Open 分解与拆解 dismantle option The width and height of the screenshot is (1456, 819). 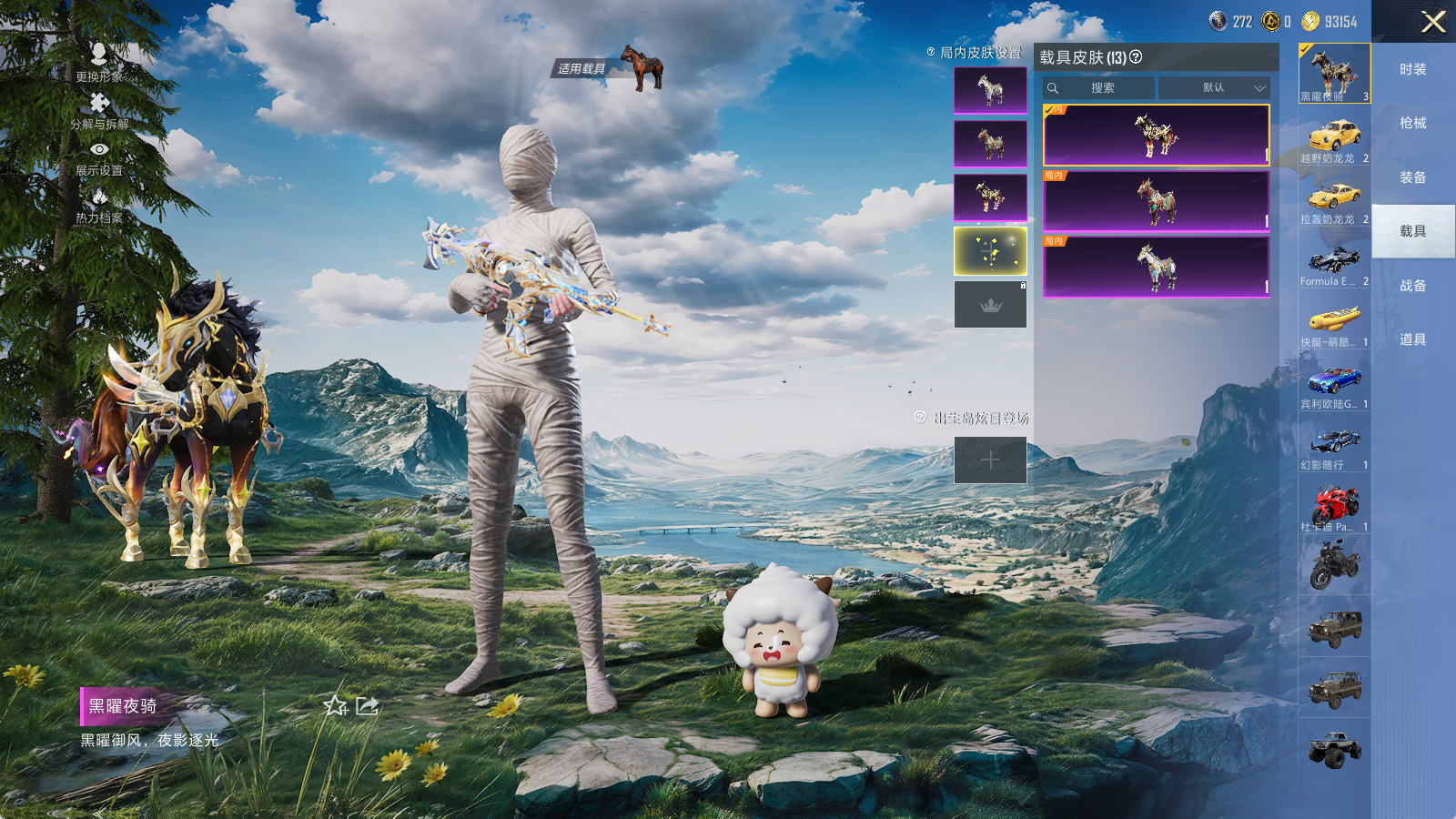click(99, 110)
